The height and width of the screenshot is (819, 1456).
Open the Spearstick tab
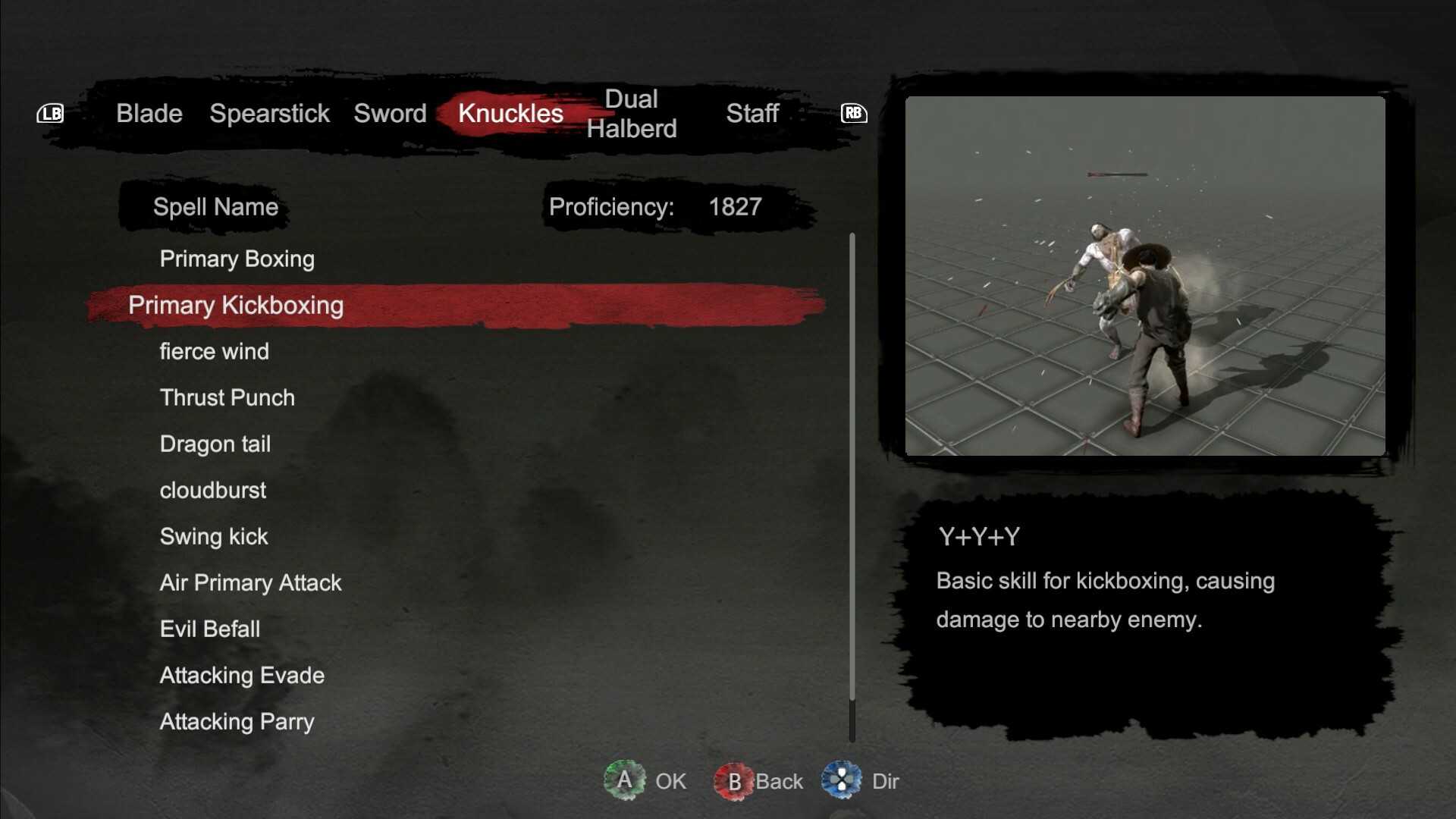[269, 114]
